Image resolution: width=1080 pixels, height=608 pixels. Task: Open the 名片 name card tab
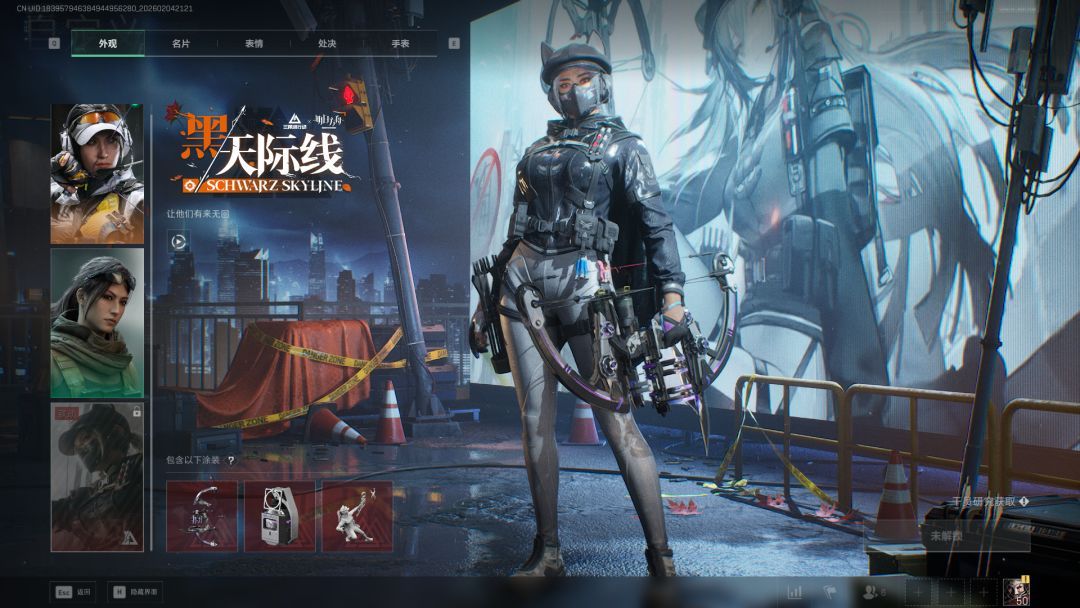click(181, 44)
